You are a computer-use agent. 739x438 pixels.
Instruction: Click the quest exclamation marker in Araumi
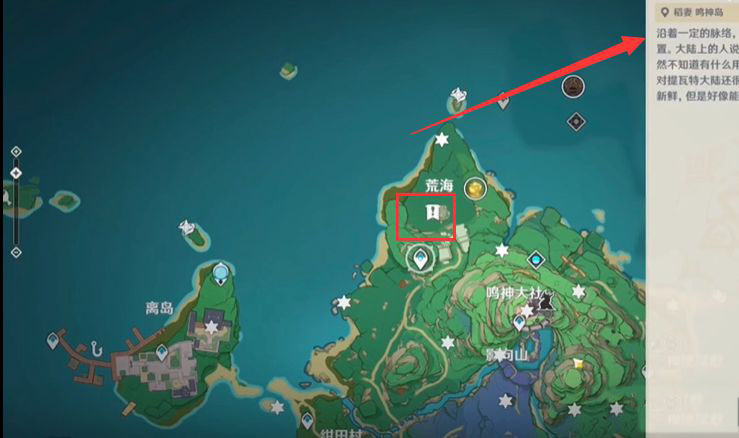coord(431,212)
